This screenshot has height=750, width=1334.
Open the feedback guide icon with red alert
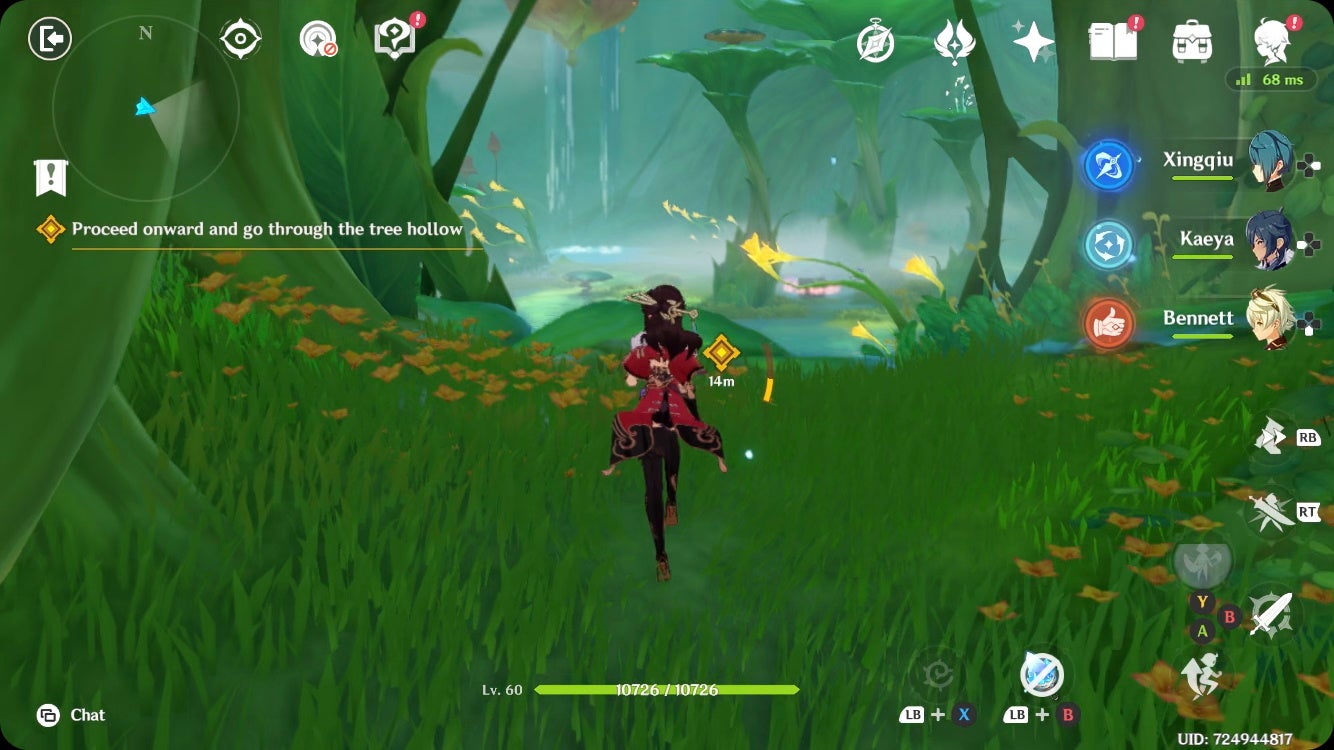click(394, 36)
